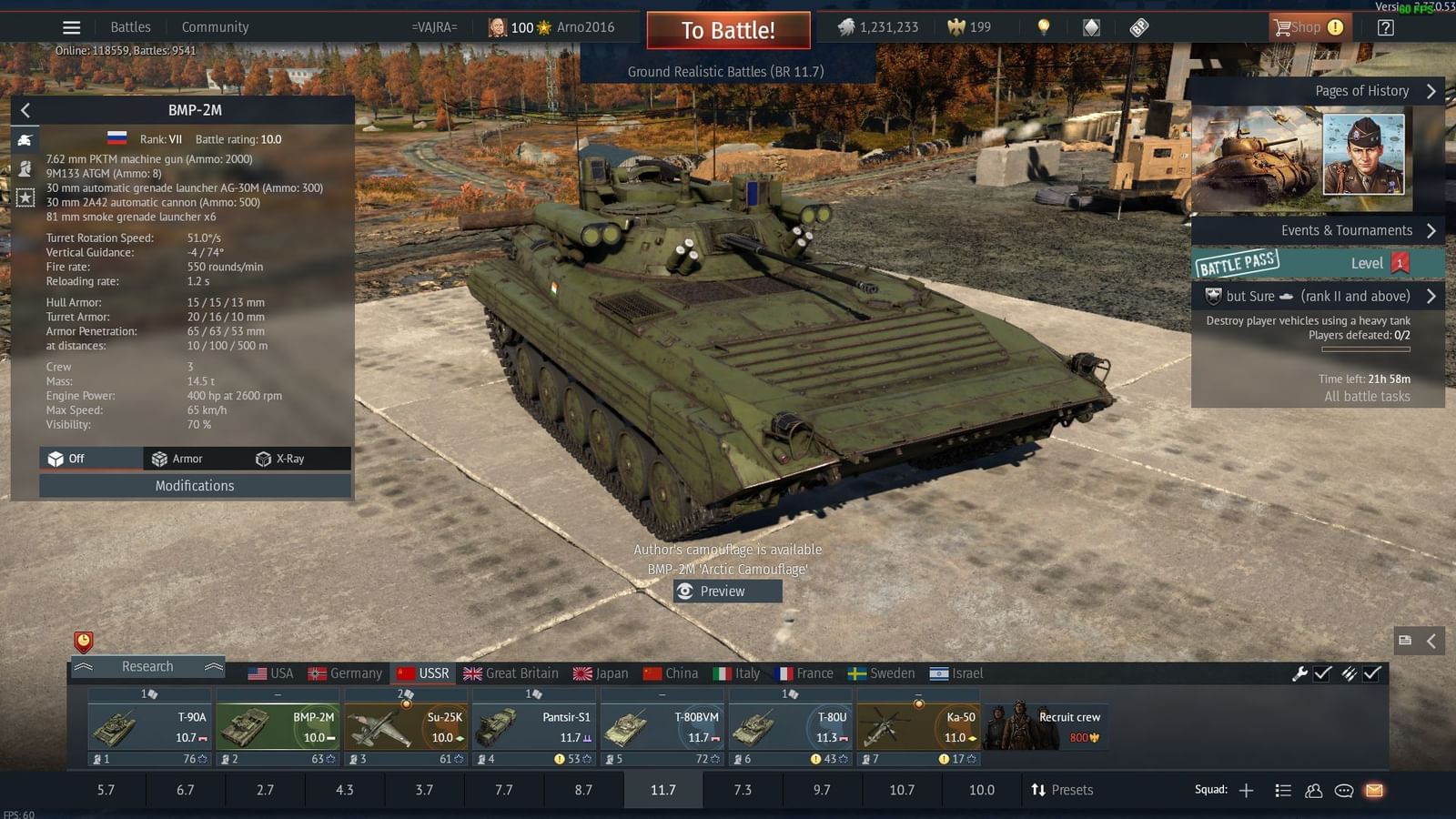The height and width of the screenshot is (819, 1456).
Task: Click the help question mark icon
Action: pos(1385,27)
